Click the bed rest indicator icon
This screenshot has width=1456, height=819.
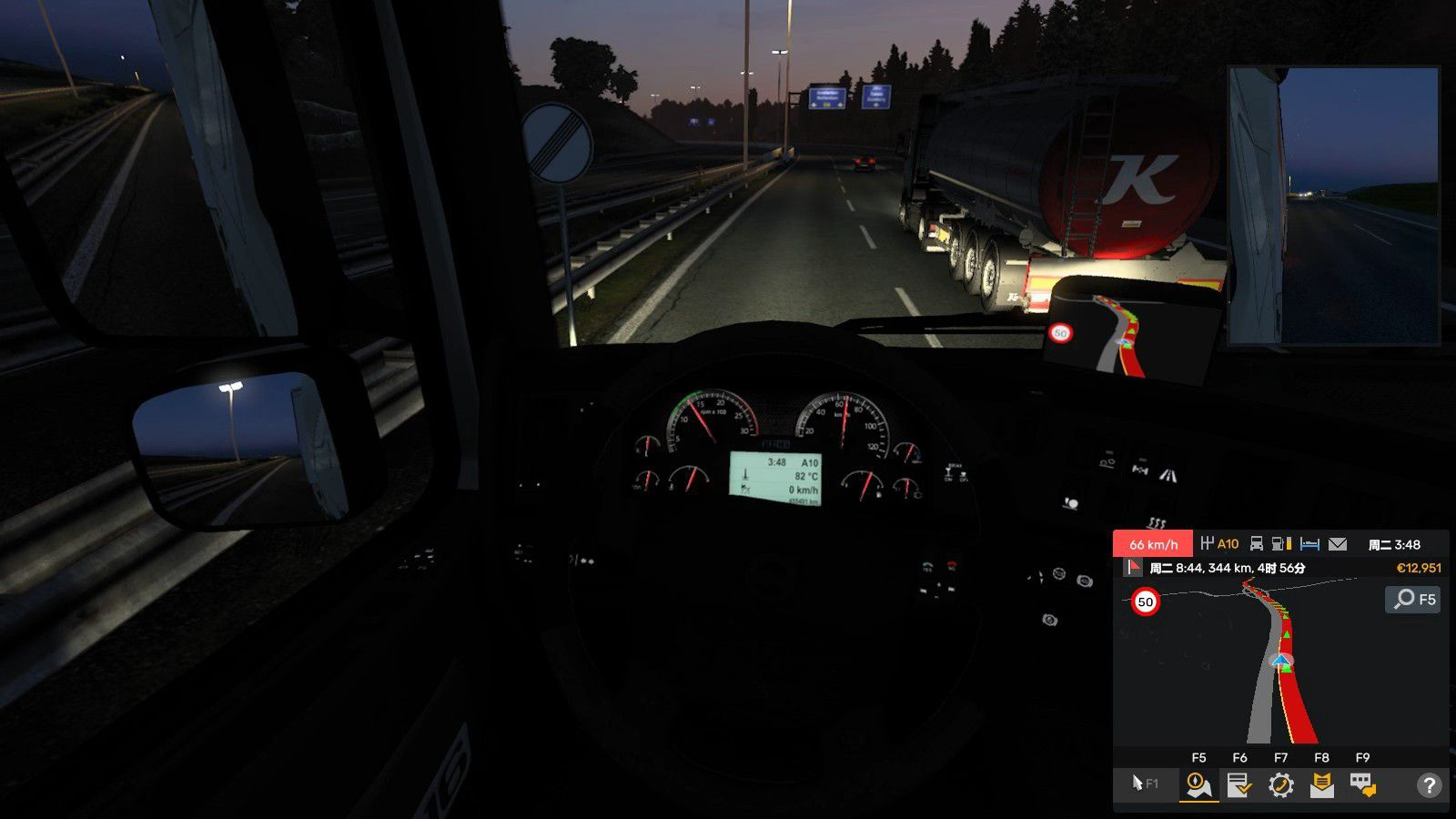point(1309,544)
